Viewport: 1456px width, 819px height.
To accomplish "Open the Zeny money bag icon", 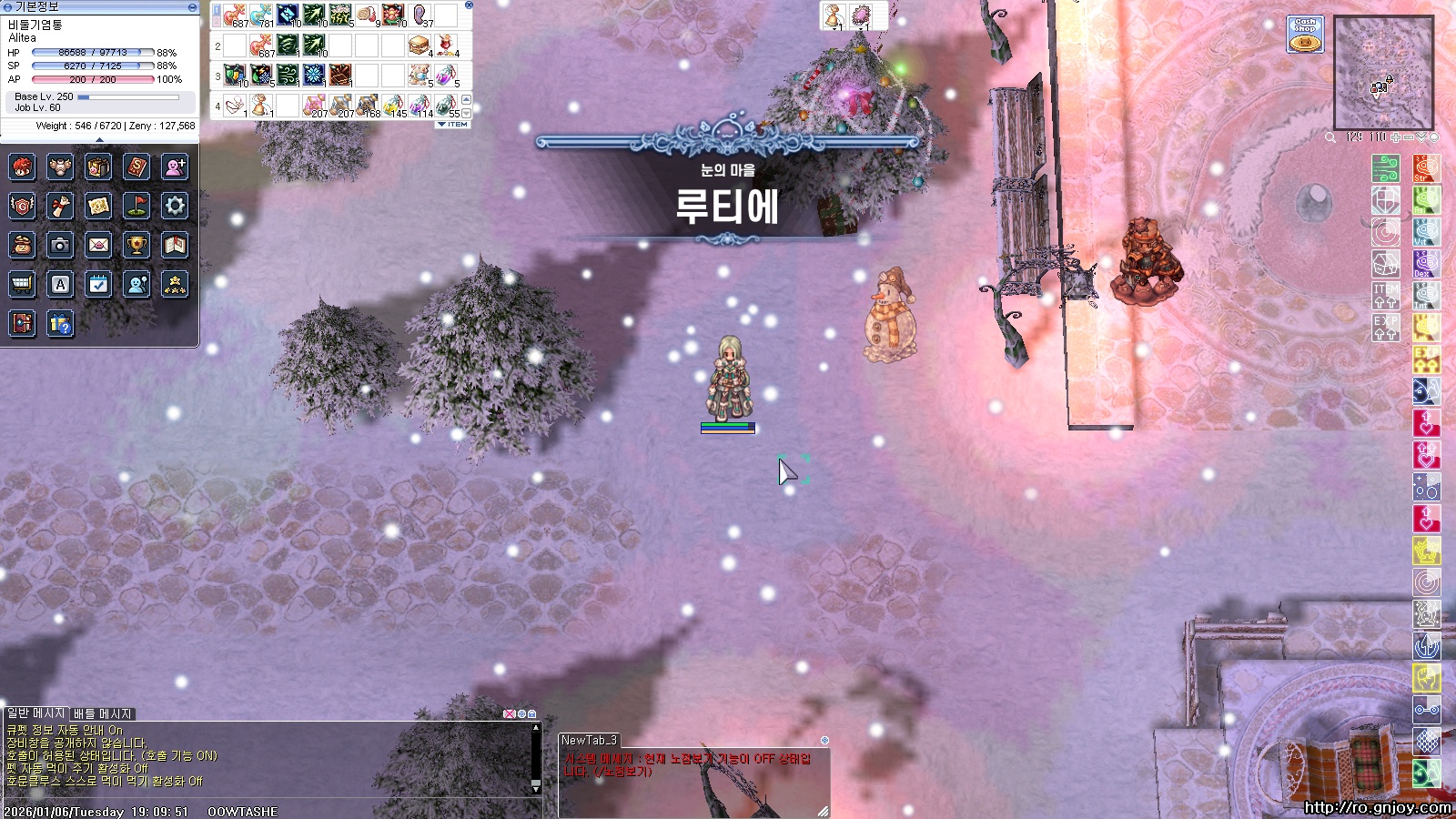I will tap(22, 245).
